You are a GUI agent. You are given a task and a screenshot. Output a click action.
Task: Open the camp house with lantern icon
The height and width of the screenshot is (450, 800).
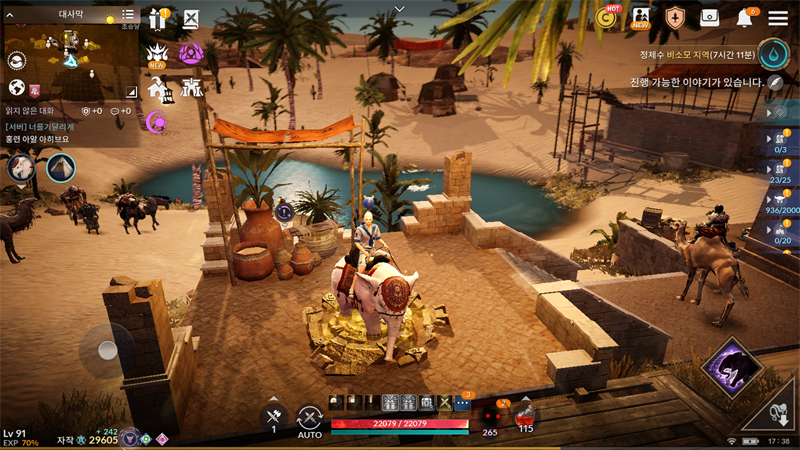[158, 88]
